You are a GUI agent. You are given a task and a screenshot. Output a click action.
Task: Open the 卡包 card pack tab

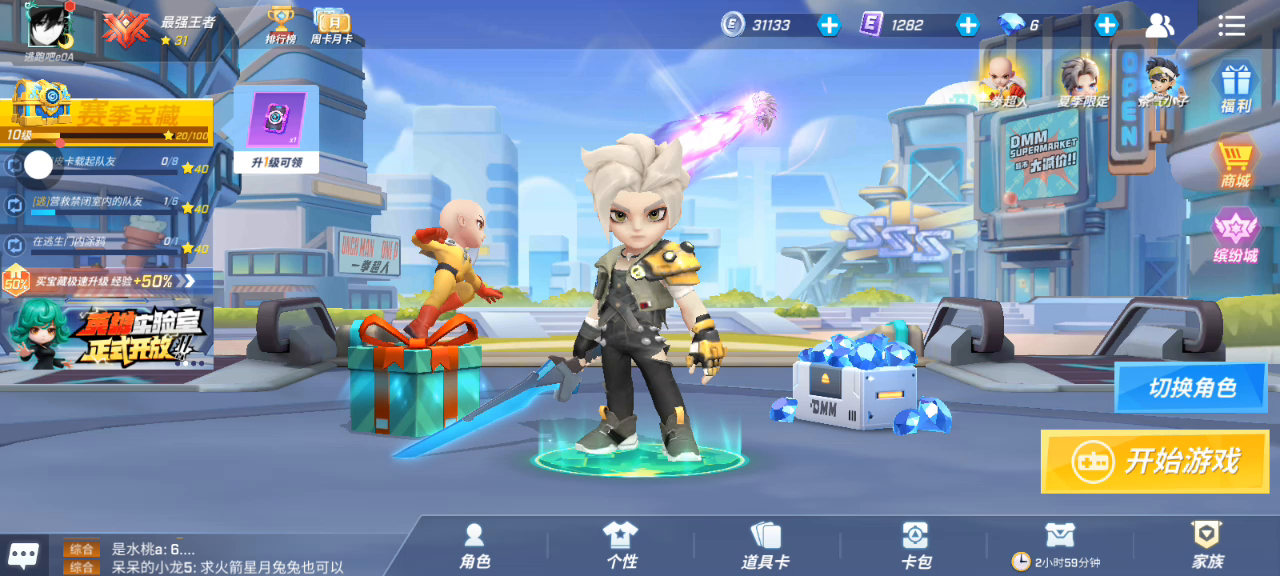coord(915,546)
